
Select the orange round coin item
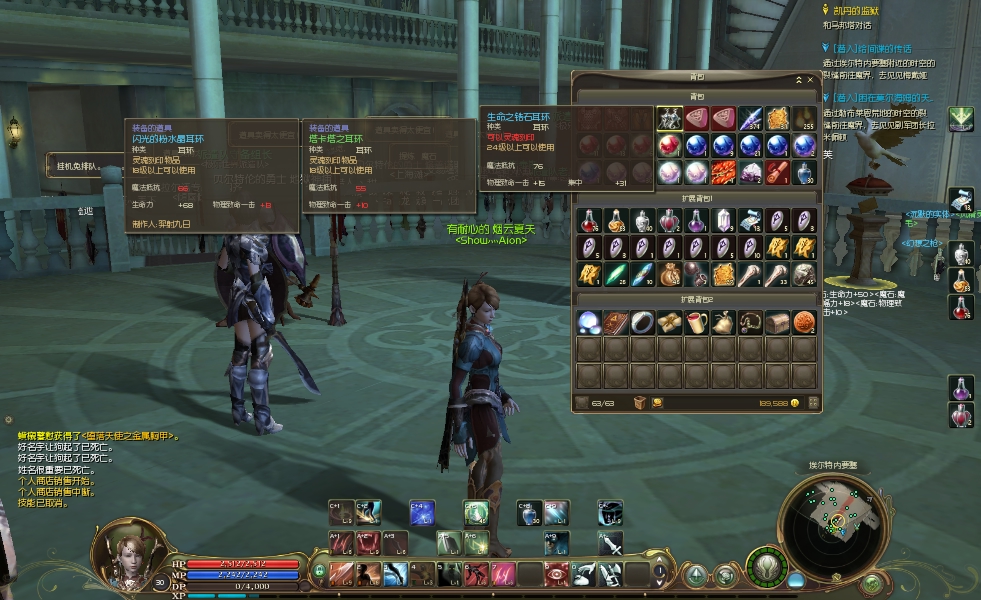click(x=804, y=322)
